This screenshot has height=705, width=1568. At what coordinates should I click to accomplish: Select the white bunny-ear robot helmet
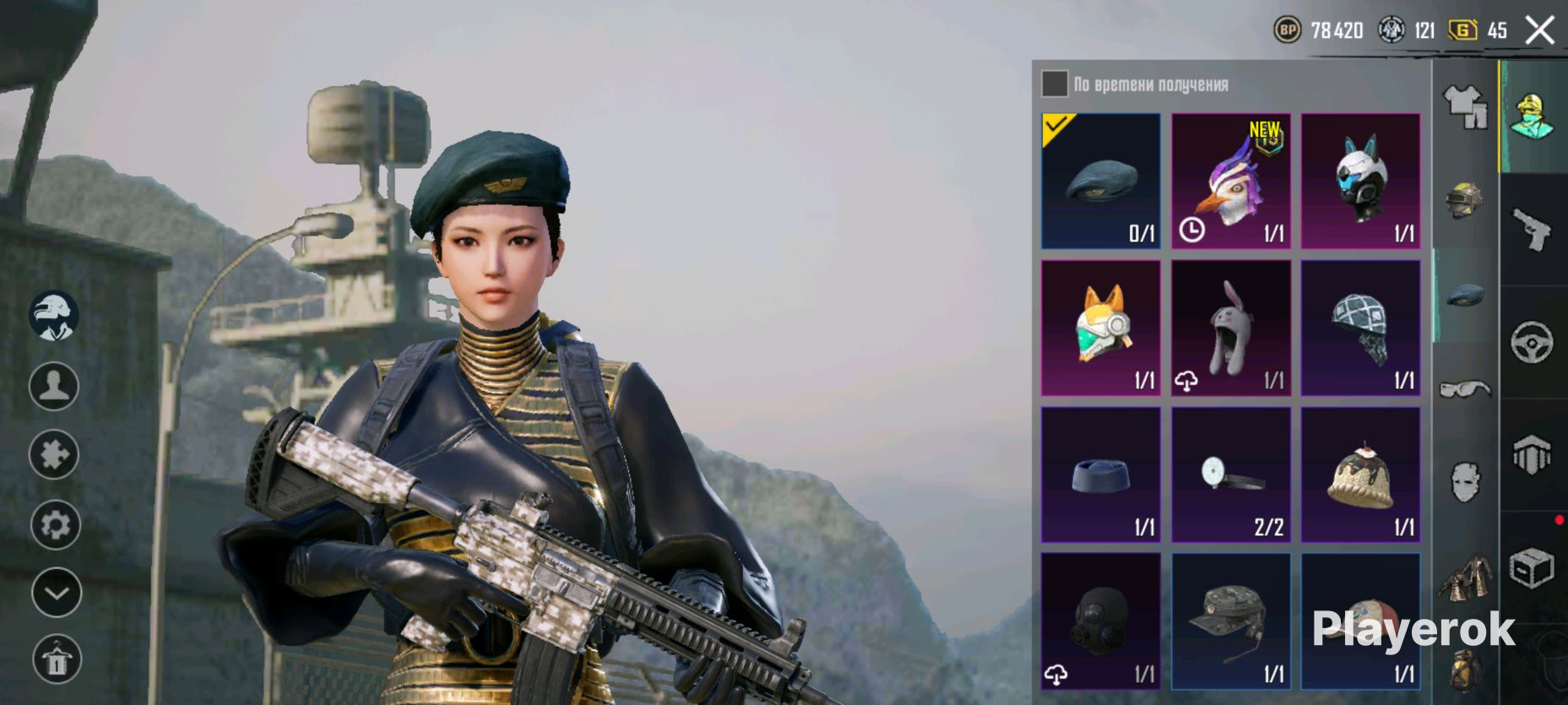(1360, 181)
